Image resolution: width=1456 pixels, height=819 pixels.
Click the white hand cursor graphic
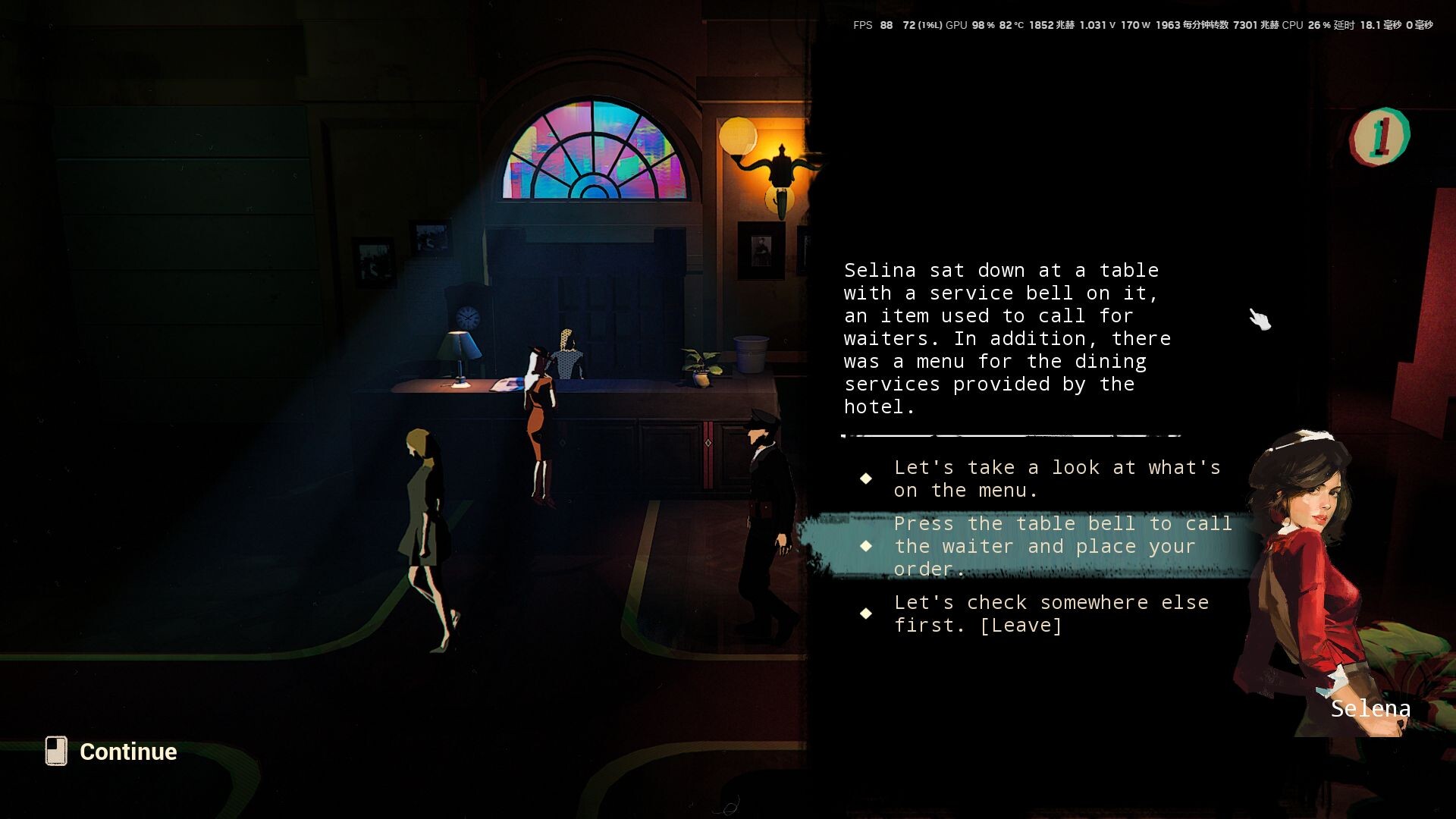tap(1260, 318)
